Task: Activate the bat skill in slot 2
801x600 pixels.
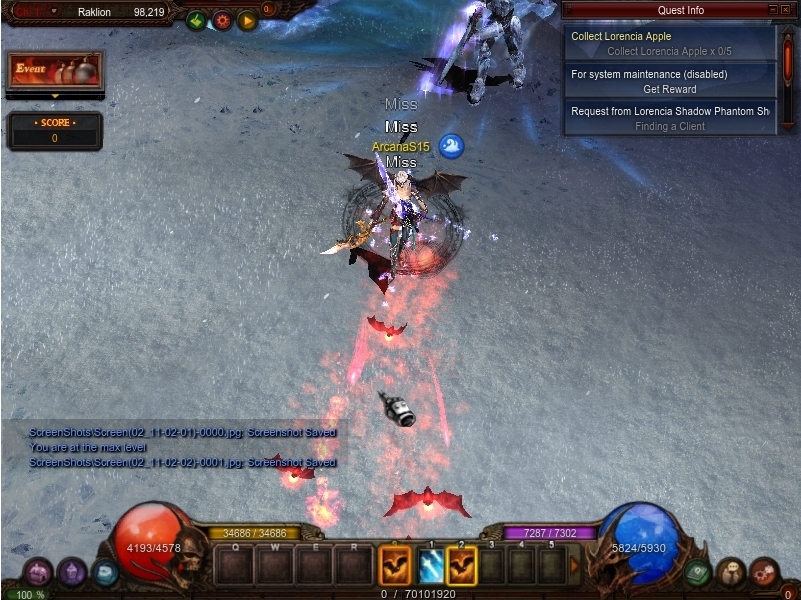Action: 462,566
